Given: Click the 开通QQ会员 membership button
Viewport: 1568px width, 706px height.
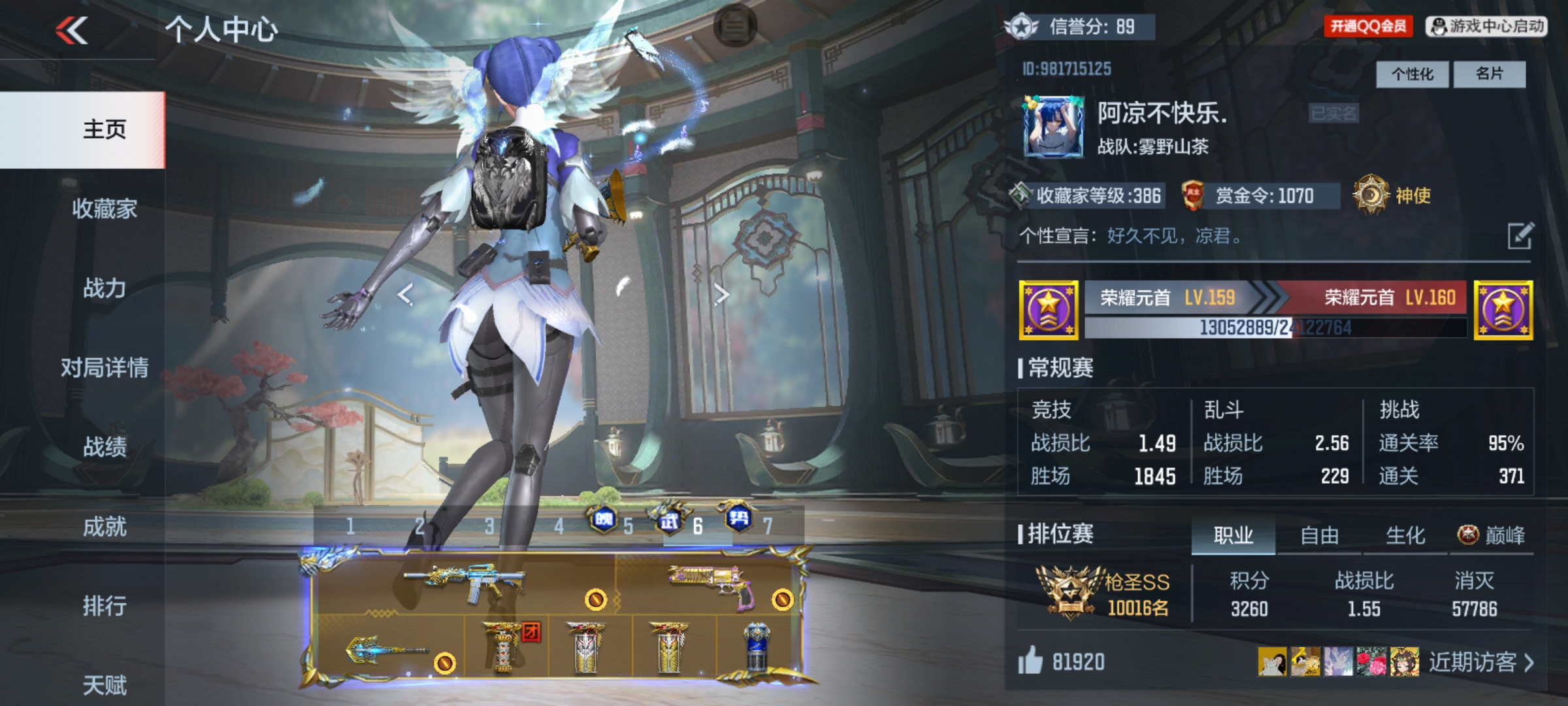Looking at the screenshot, I should click(x=1368, y=26).
